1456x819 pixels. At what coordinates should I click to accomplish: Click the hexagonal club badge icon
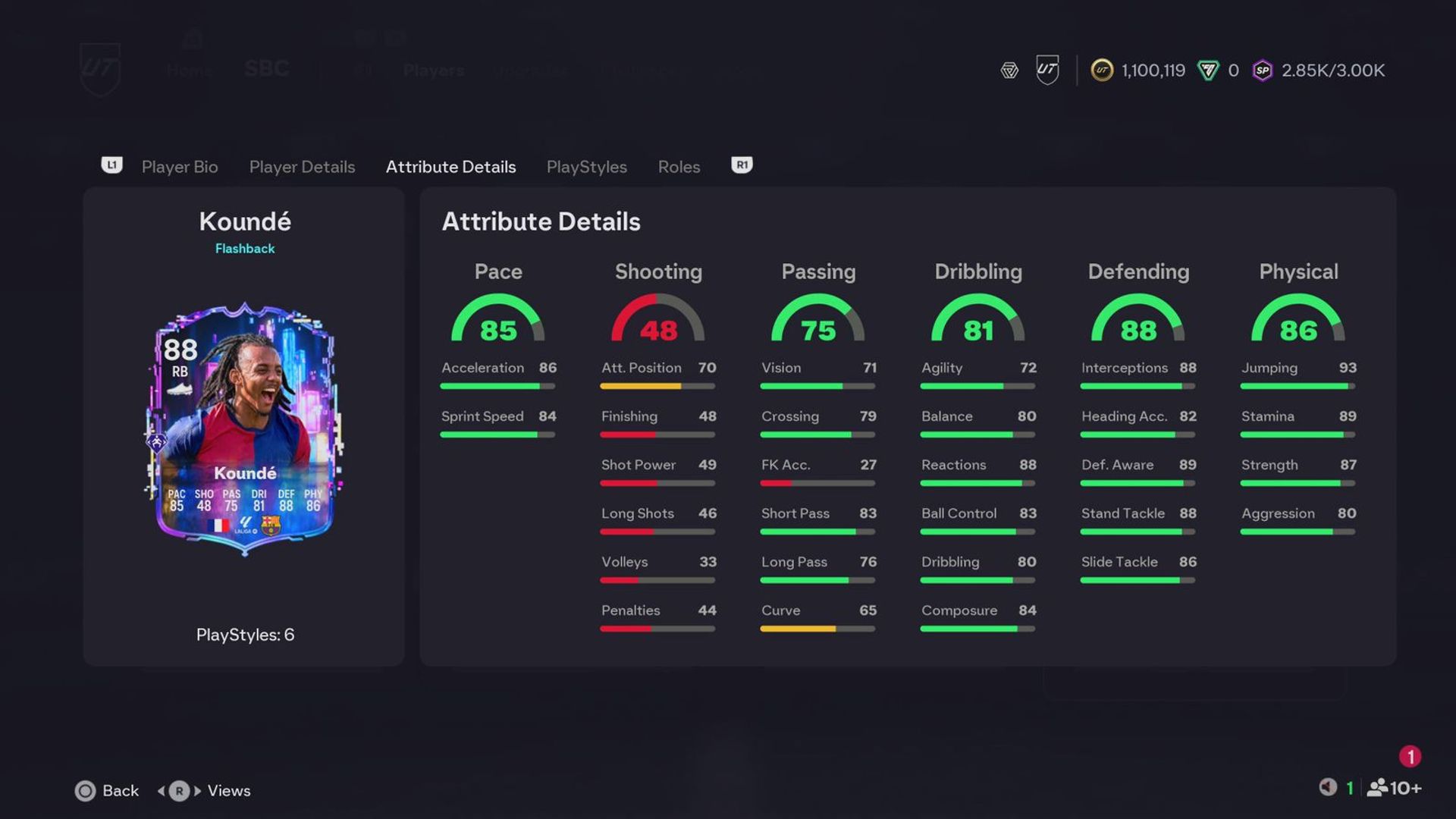pyautogui.click(x=1009, y=70)
